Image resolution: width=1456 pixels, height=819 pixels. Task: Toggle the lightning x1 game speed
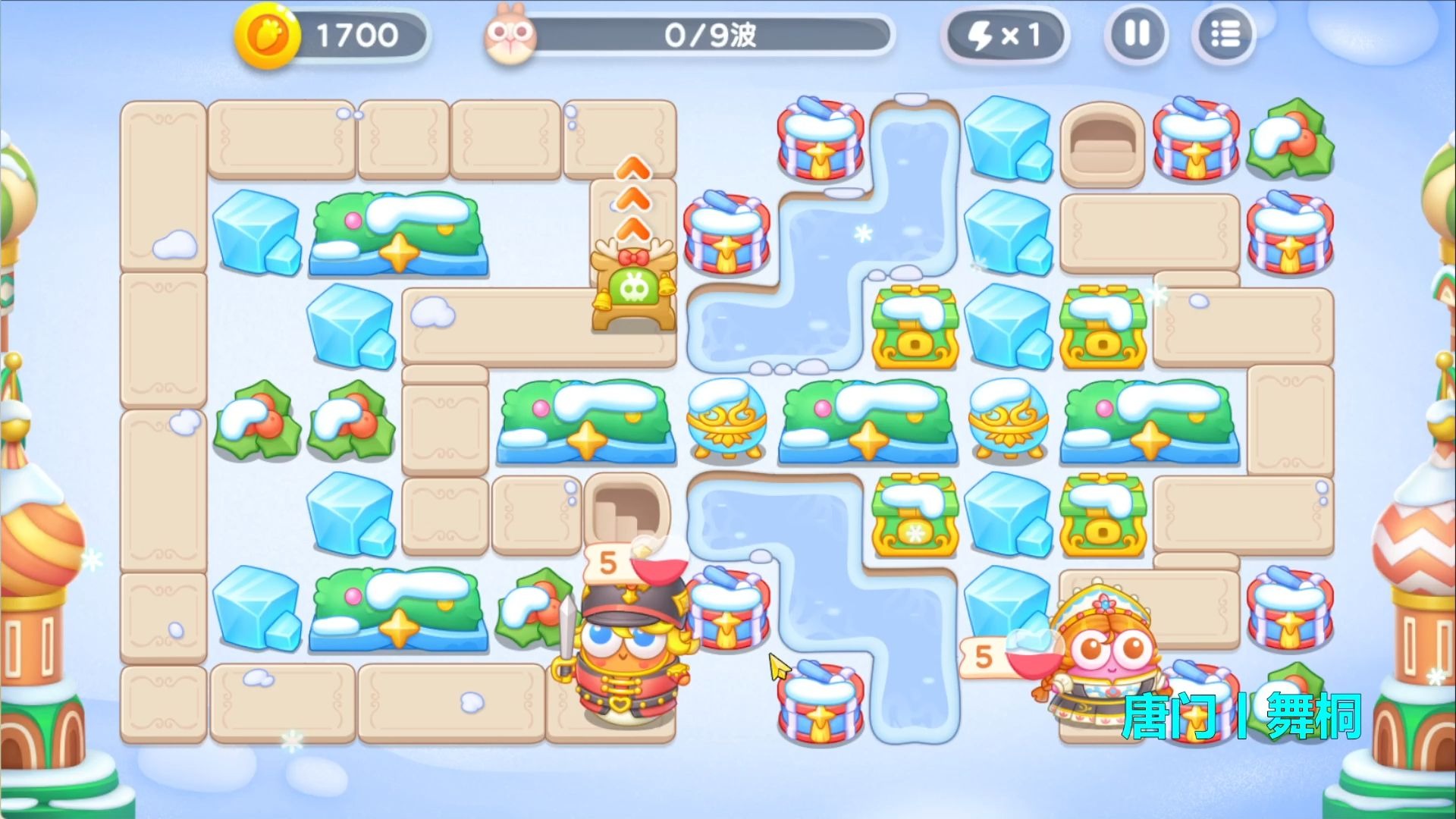1004,35
